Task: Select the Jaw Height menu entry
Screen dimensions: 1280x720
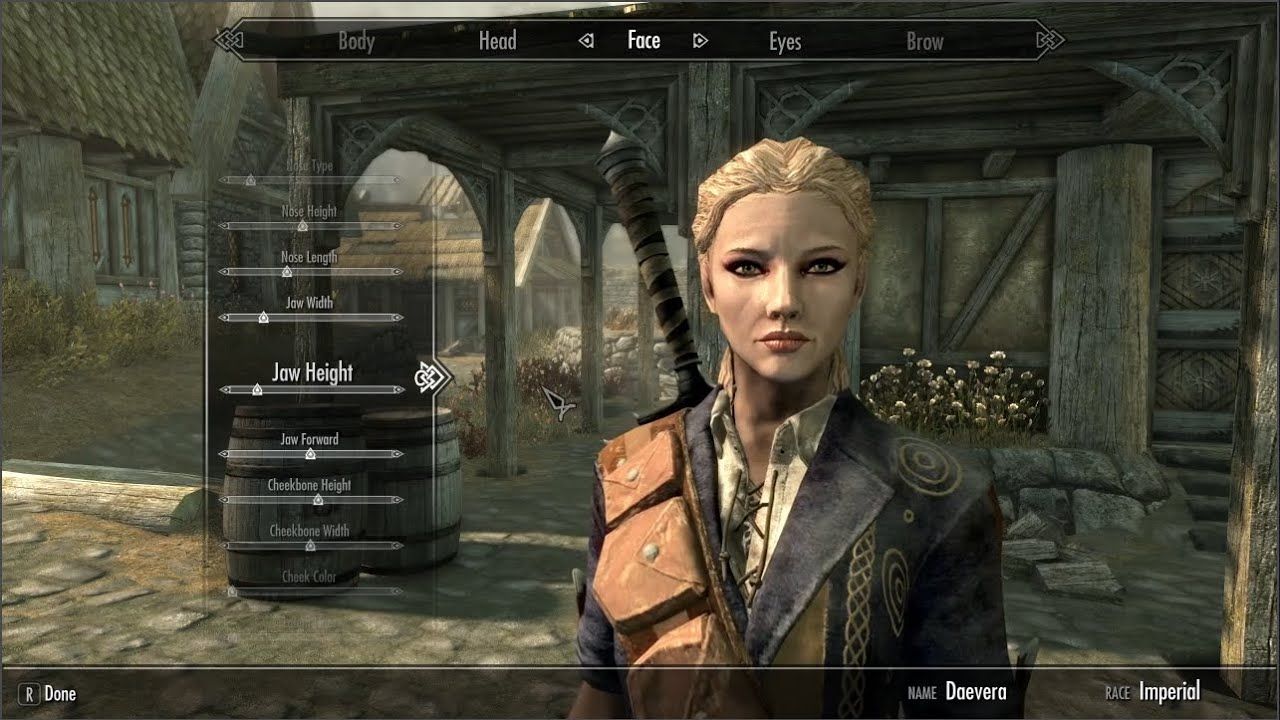Action: 312,373
